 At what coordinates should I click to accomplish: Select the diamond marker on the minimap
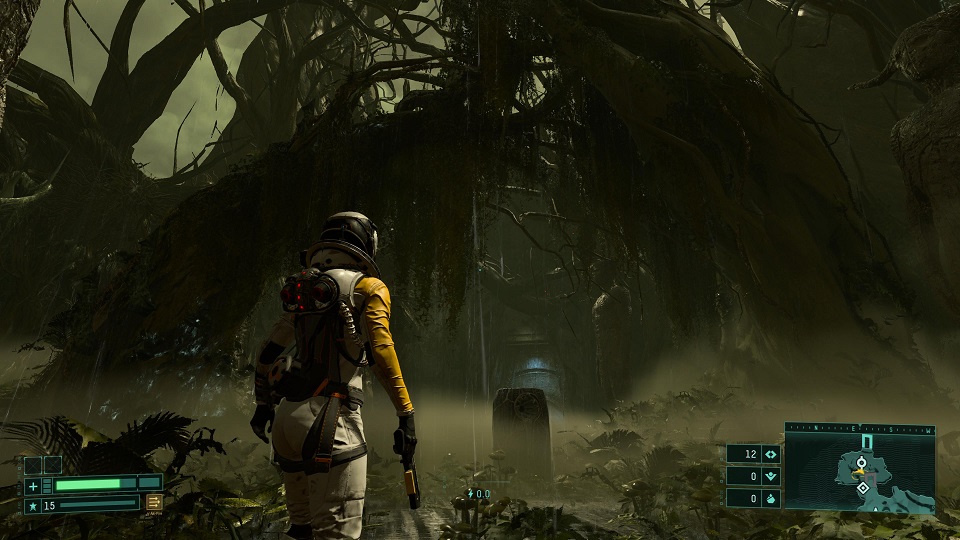pyautogui.click(x=862, y=488)
